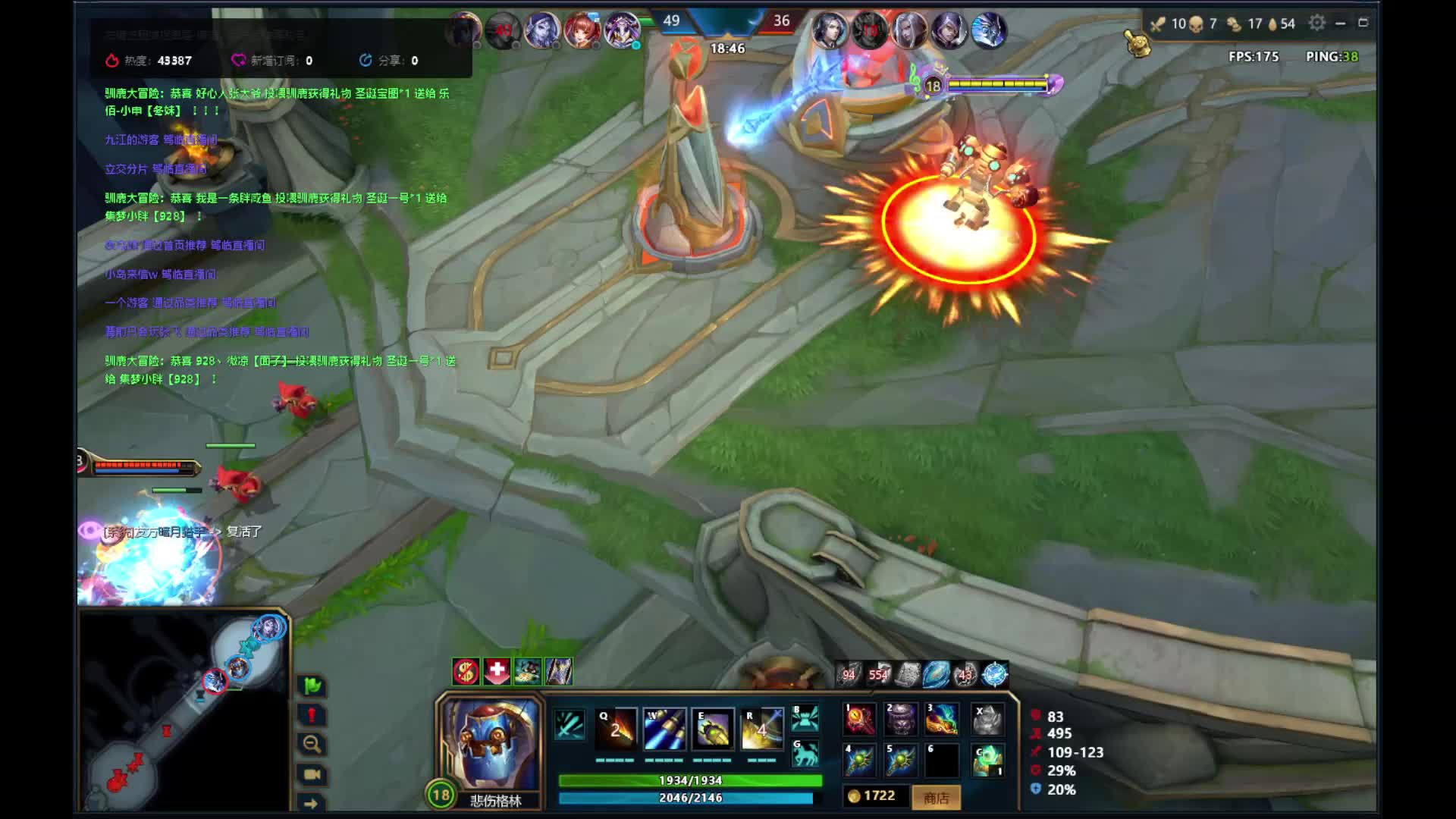1456x819 pixels.
Task: Use the E scarab ability
Action: [713, 729]
